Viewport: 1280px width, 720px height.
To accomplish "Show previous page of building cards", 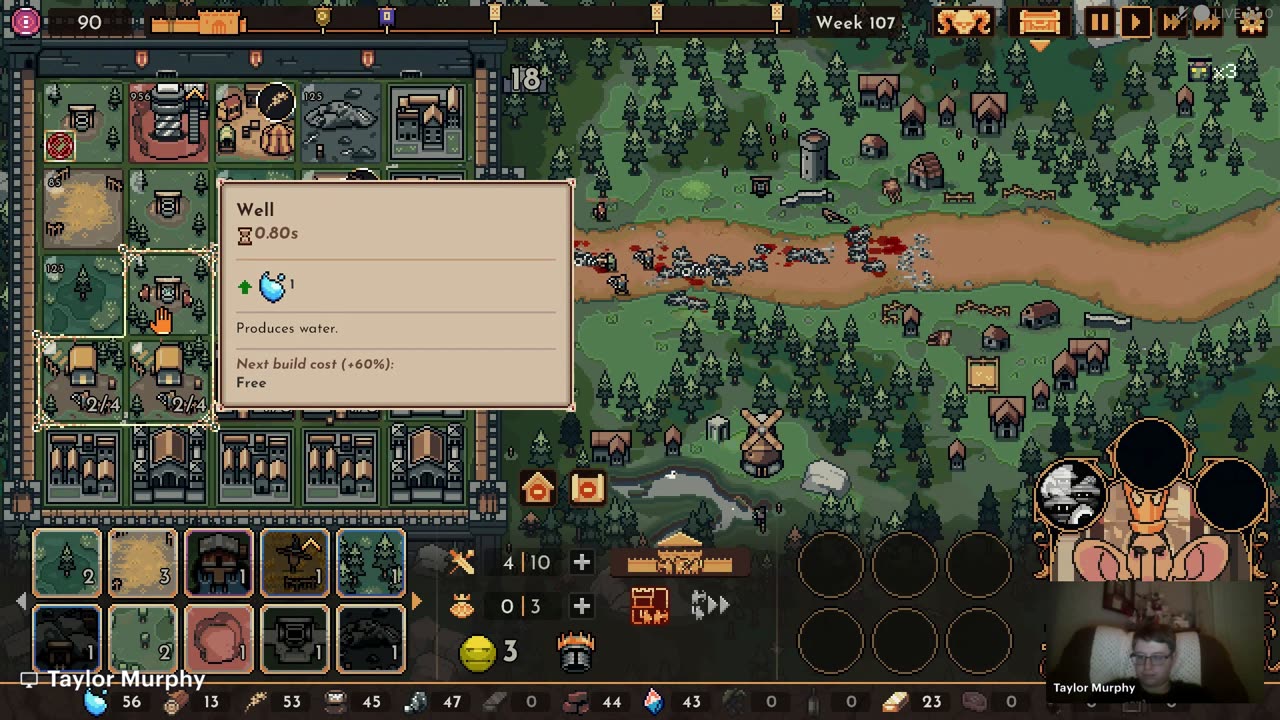I will click(x=22, y=602).
